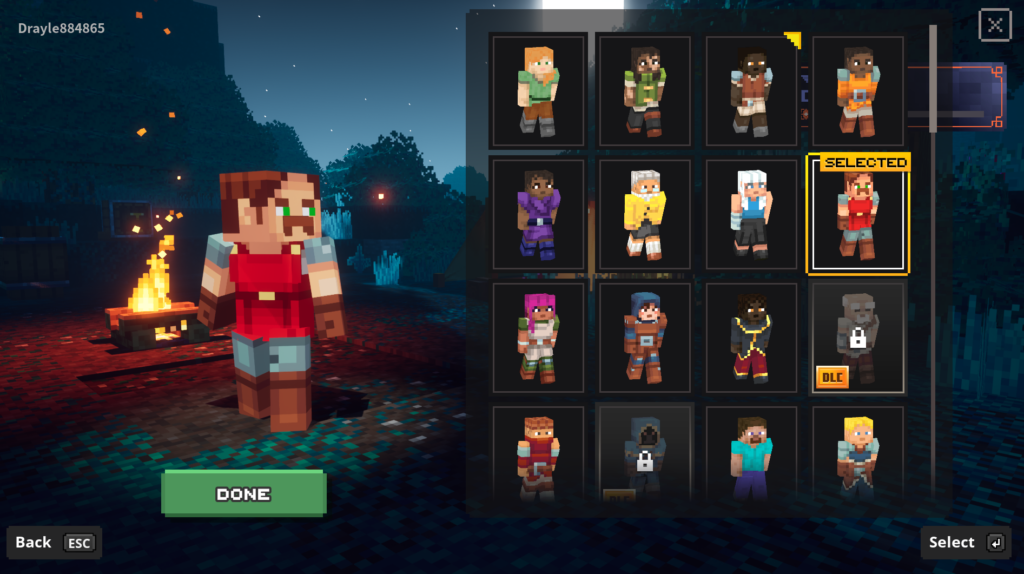This screenshot has width=1024, height=574.
Task: Choose the purple-robed character skin
Action: (x=538, y=214)
